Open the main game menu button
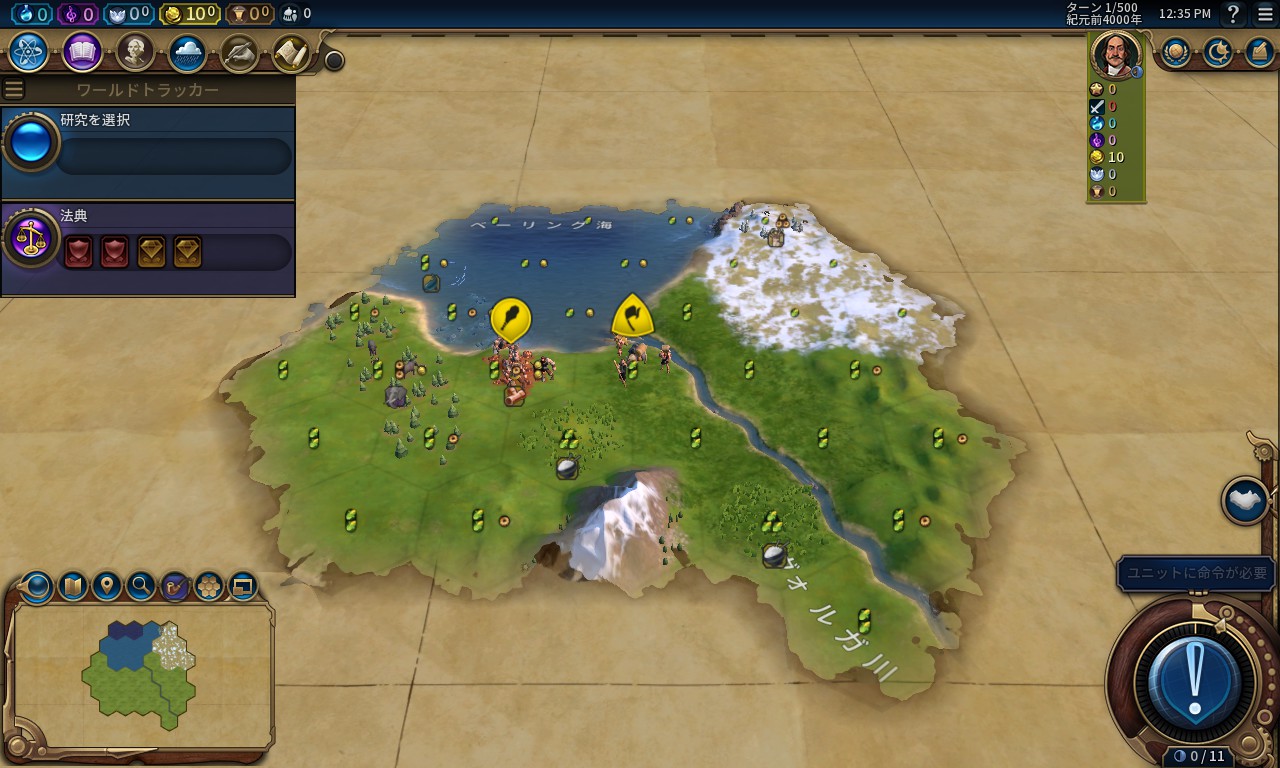The width and height of the screenshot is (1280, 768). pyautogui.click(x=1265, y=14)
